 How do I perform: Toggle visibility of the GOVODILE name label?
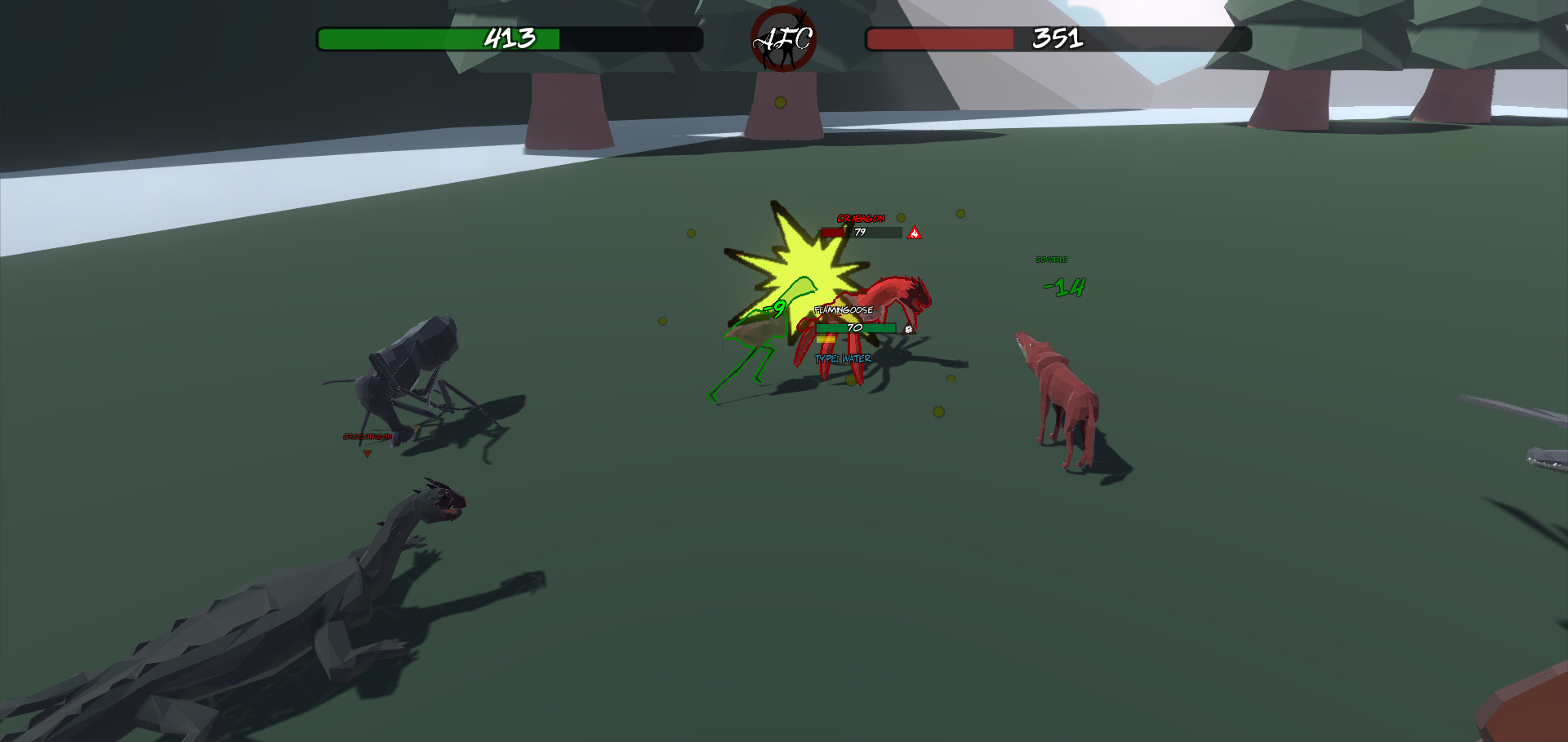tap(1052, 258)
